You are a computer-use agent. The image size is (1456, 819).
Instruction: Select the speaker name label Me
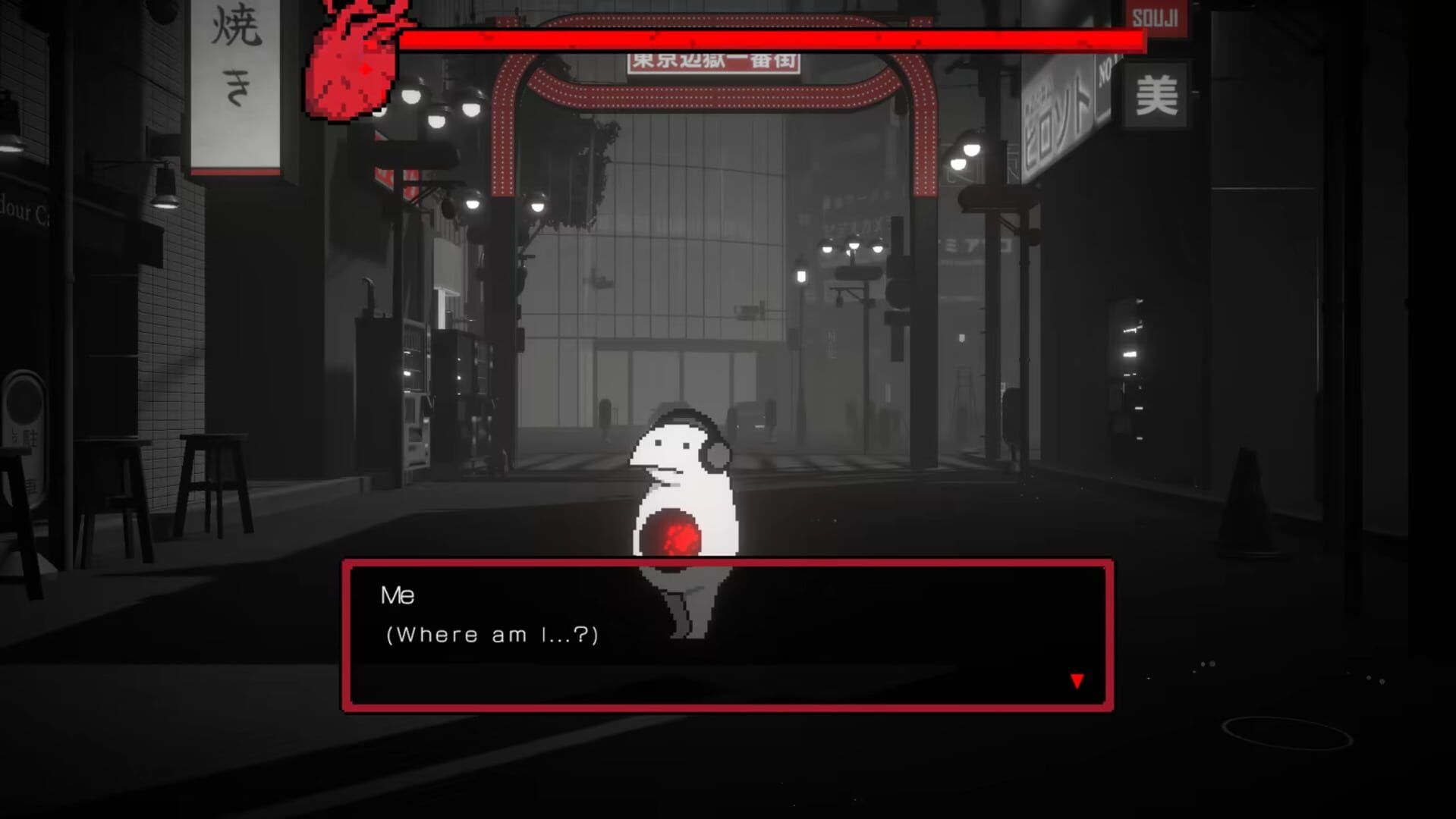point(399,595)
